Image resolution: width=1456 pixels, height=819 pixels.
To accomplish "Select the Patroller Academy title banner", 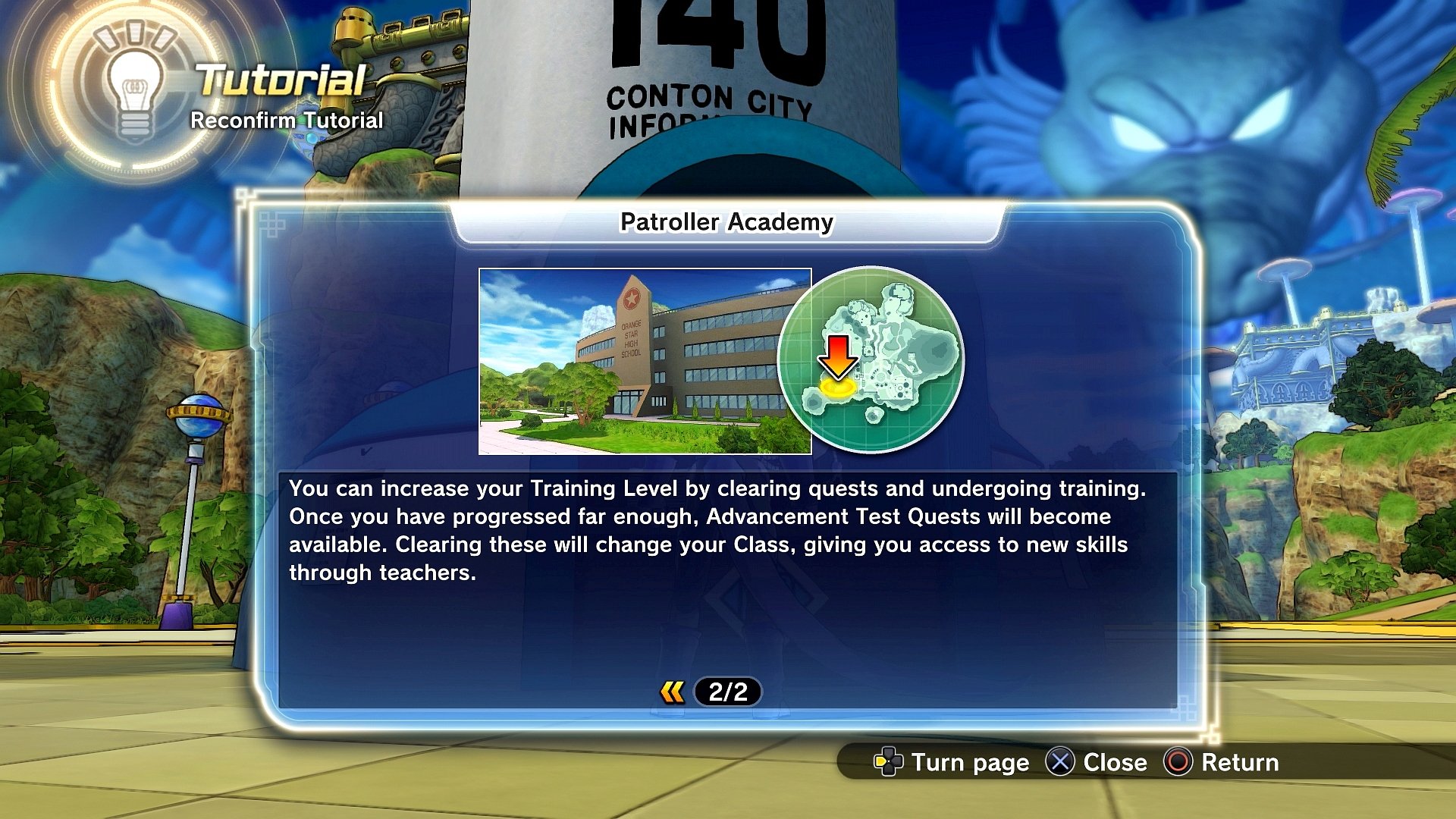I will pyautogui.click(x=727, y=223).
